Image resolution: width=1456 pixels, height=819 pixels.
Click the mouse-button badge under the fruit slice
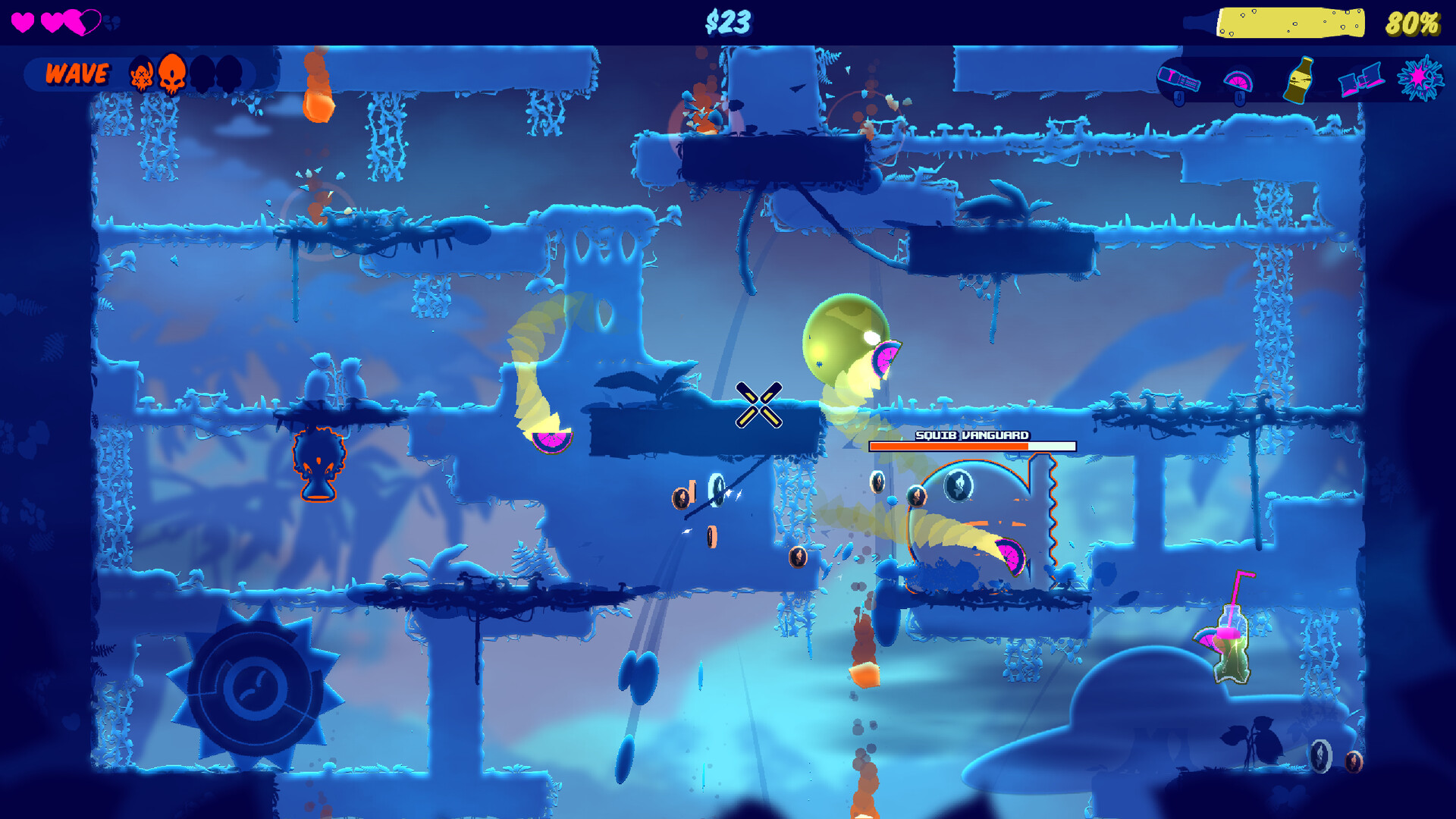(x=1240, y=99)
